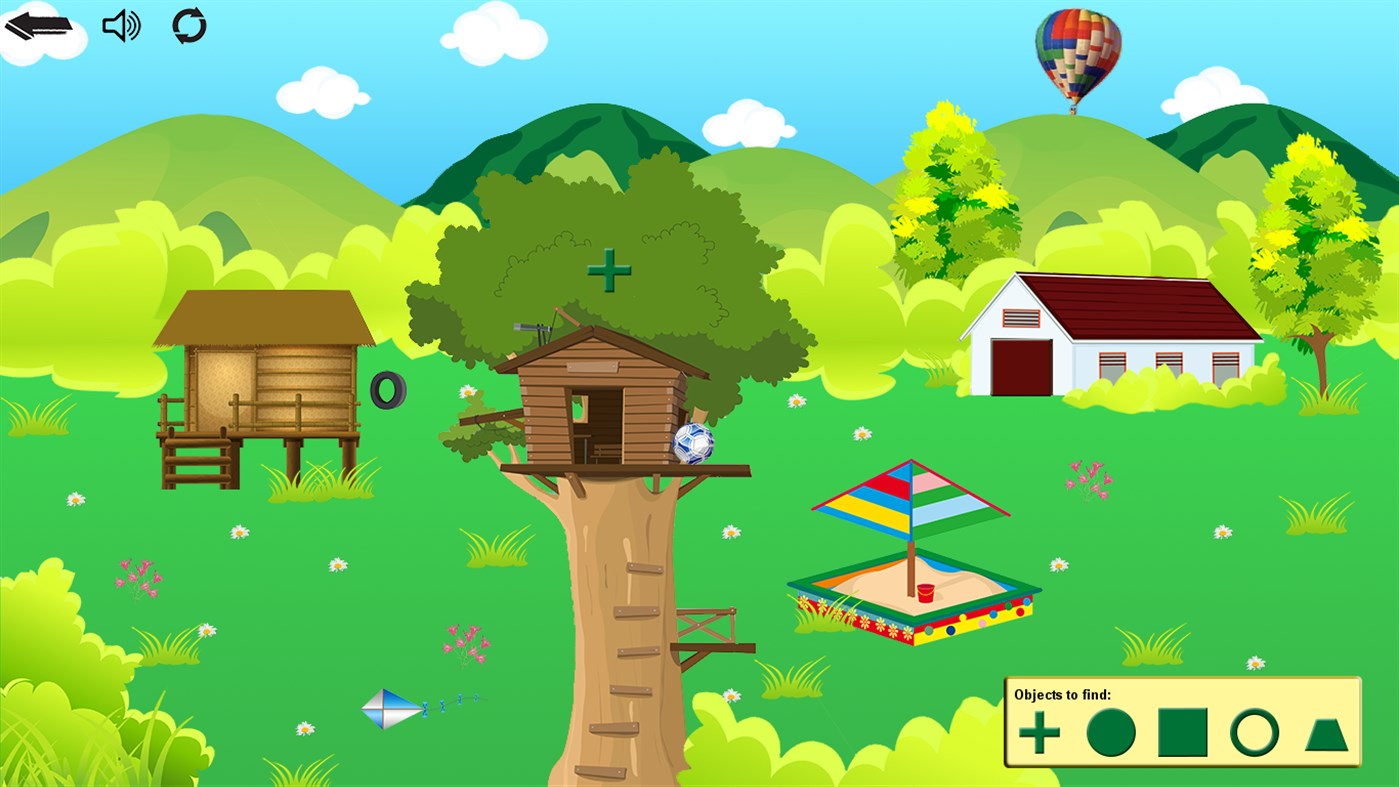The image size is (1399, 787).
Task: Click the hot air balloon in the sky
Action: pos(1076,57)
